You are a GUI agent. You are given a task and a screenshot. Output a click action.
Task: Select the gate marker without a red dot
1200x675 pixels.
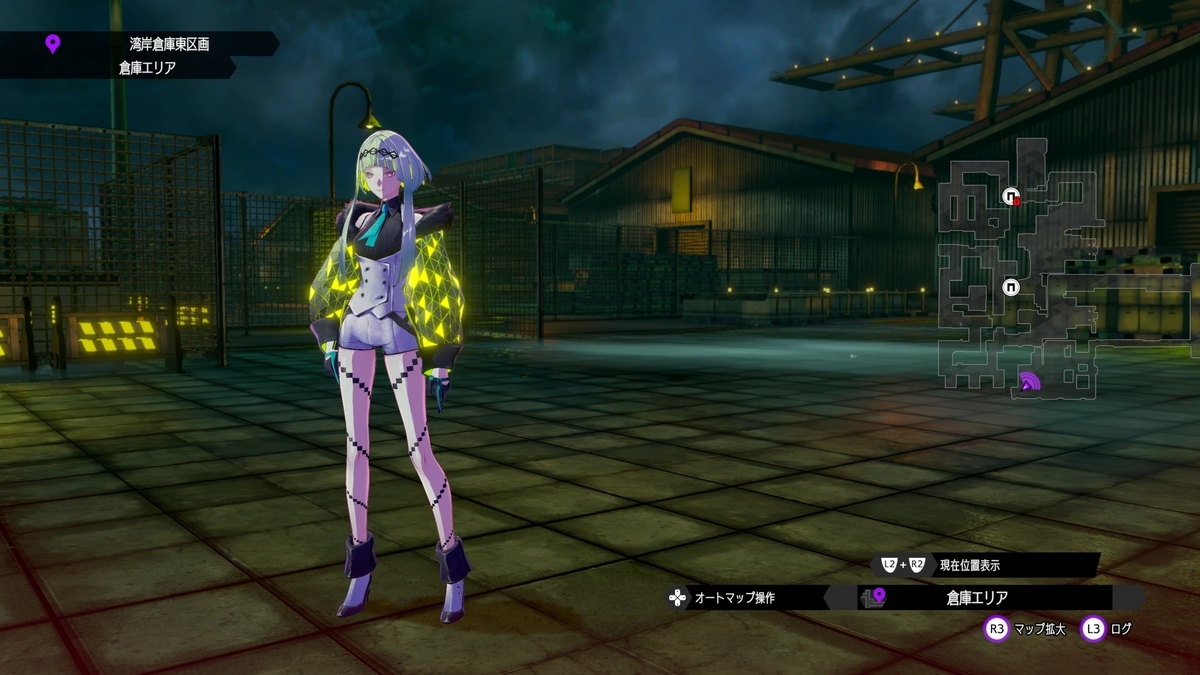click(x=1011, y=288)
